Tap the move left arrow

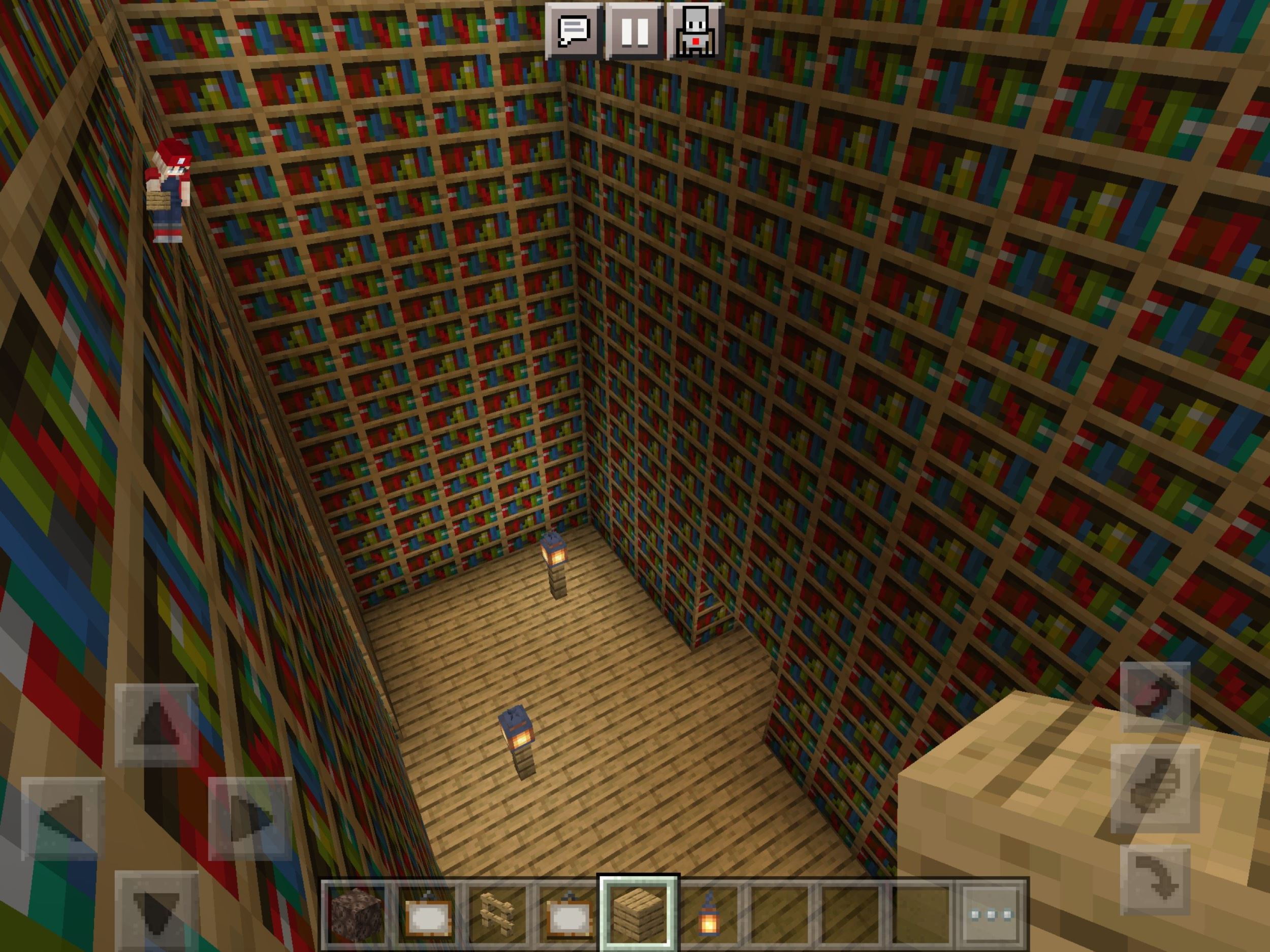[63, 818]
